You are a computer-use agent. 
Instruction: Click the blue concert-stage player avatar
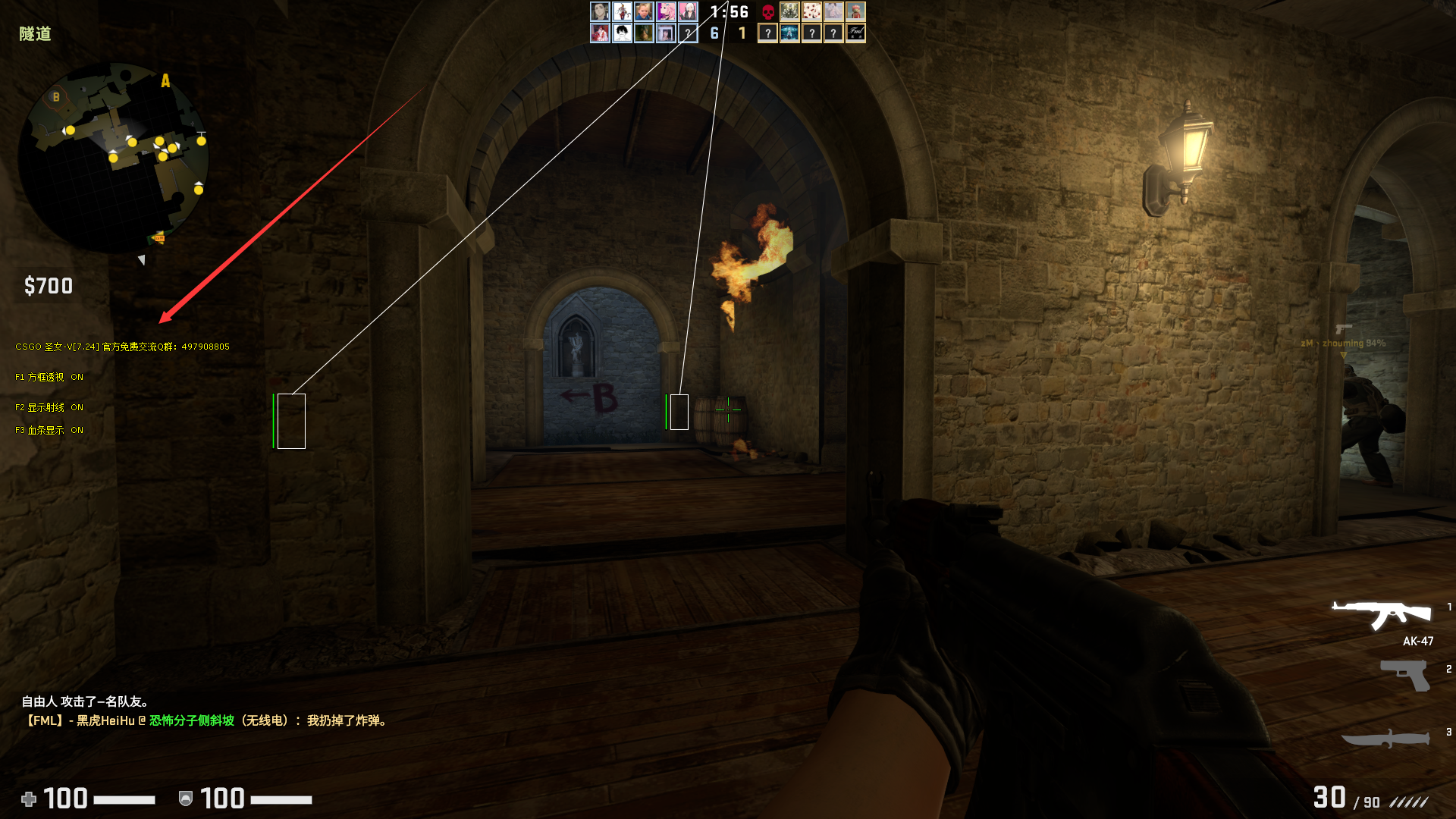[x=789, y=33]
